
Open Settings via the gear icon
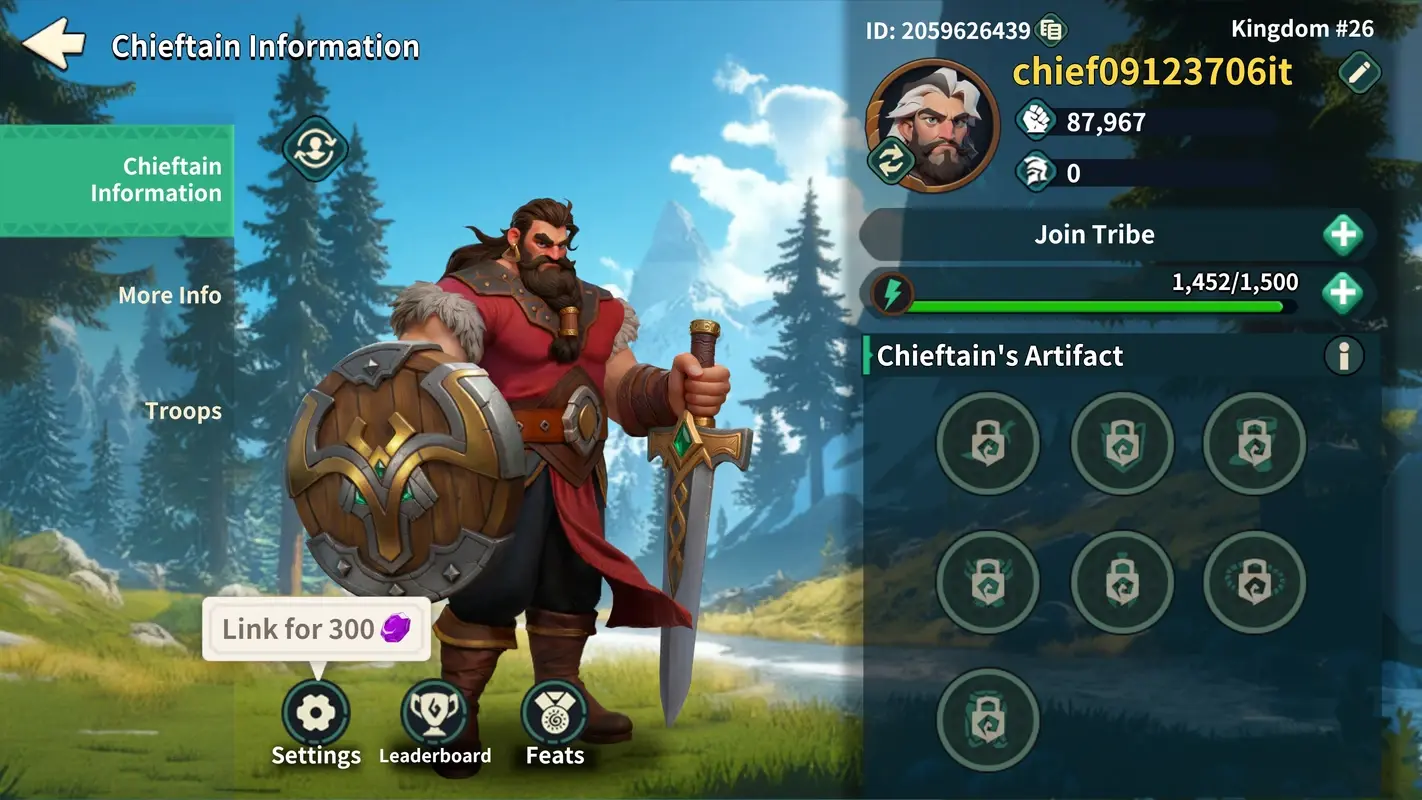tap(316, 712)
